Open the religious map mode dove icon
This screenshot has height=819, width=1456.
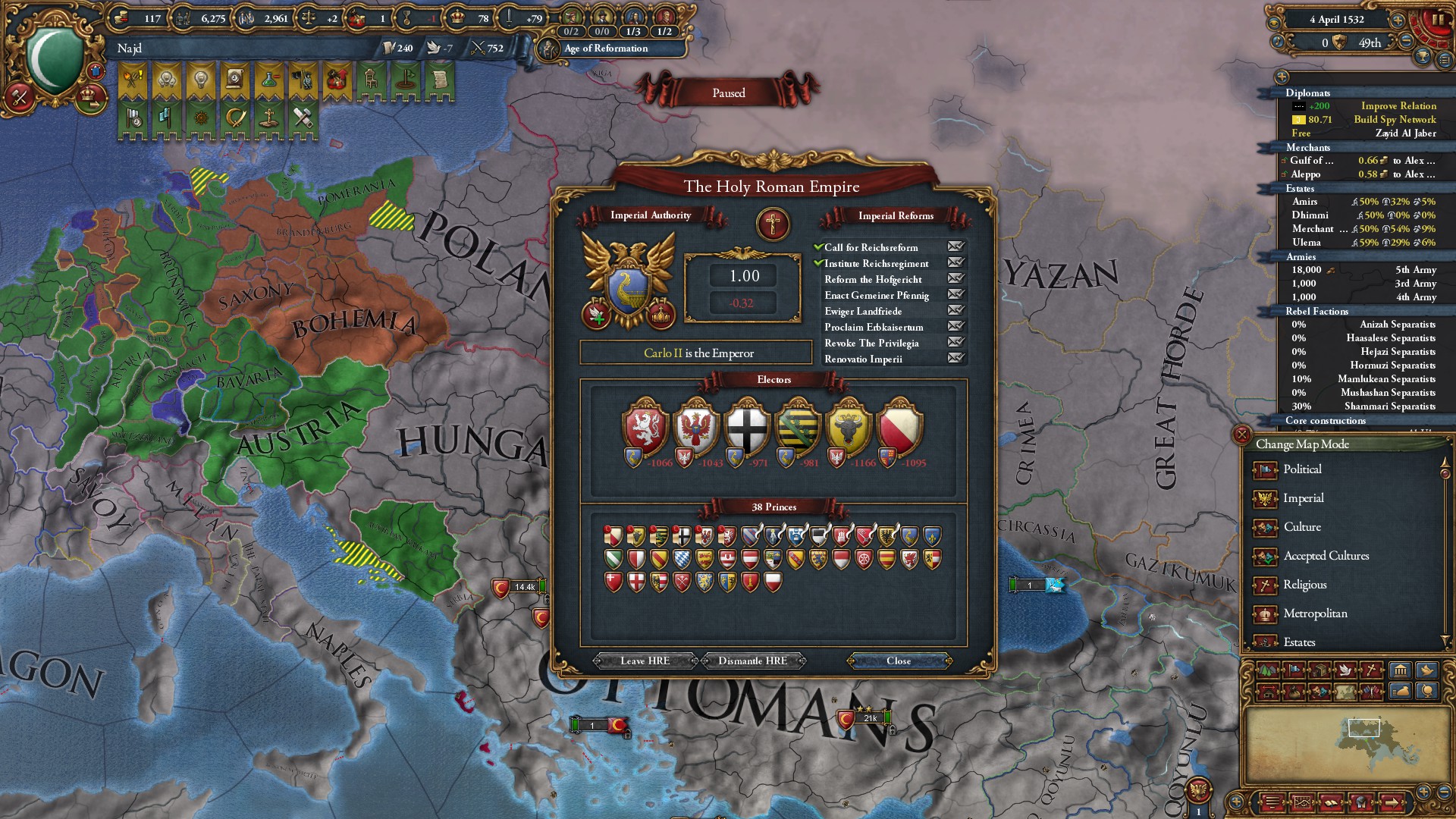[x=1344, y=670]
